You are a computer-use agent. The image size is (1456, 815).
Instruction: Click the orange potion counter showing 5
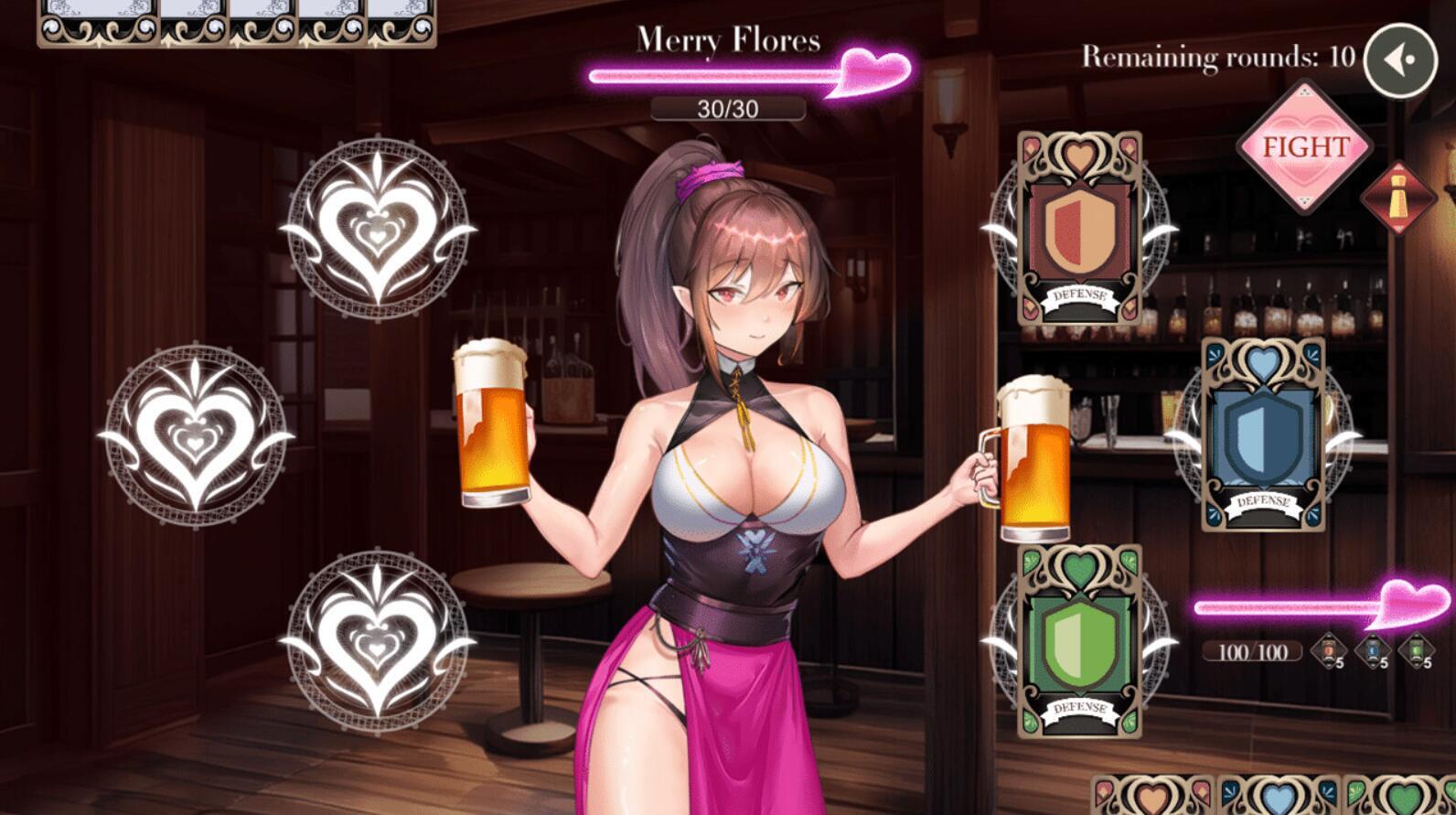tap(1329, 651)
